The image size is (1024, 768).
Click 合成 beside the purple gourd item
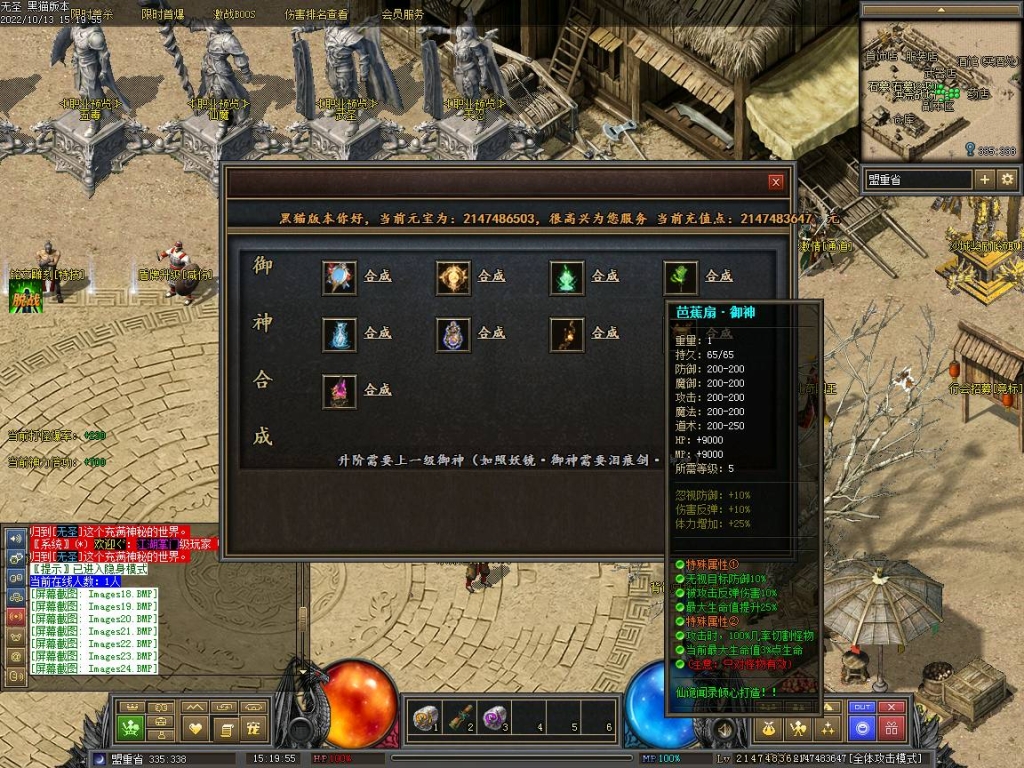point(491,333)
